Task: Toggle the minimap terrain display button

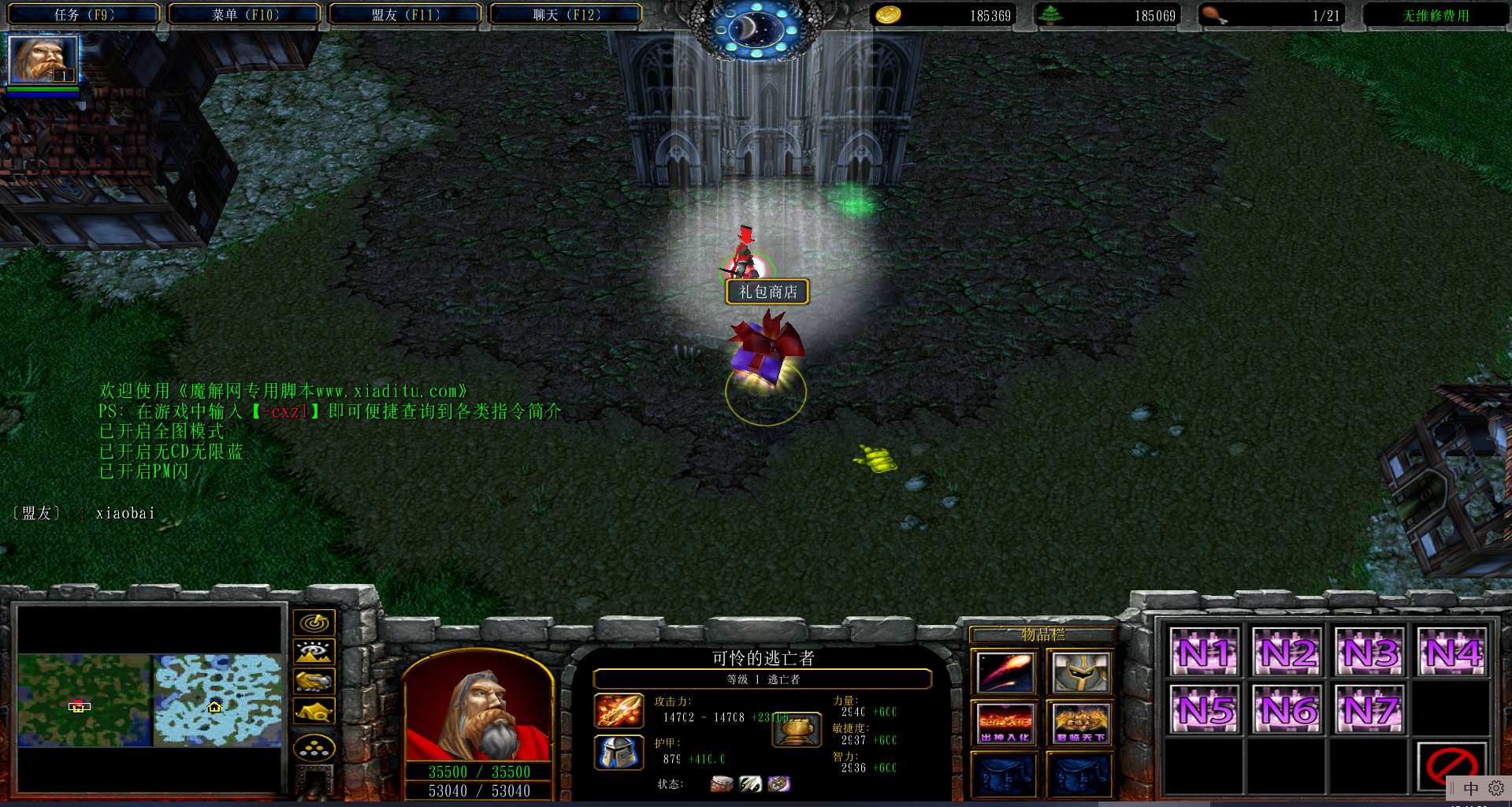Action: [314, 653]
